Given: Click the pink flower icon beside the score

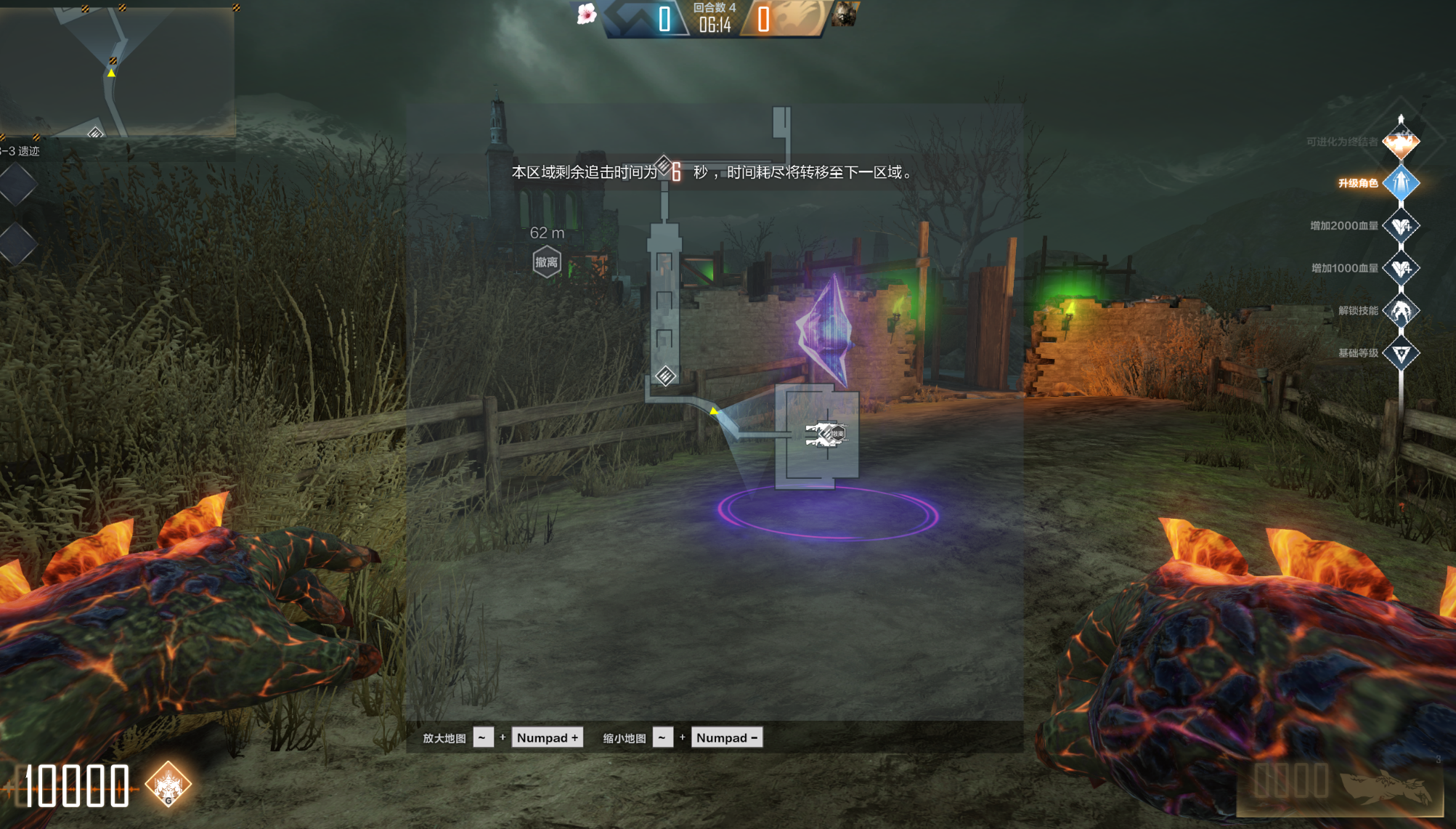Looking at the screenshot, I should (586, 15).
